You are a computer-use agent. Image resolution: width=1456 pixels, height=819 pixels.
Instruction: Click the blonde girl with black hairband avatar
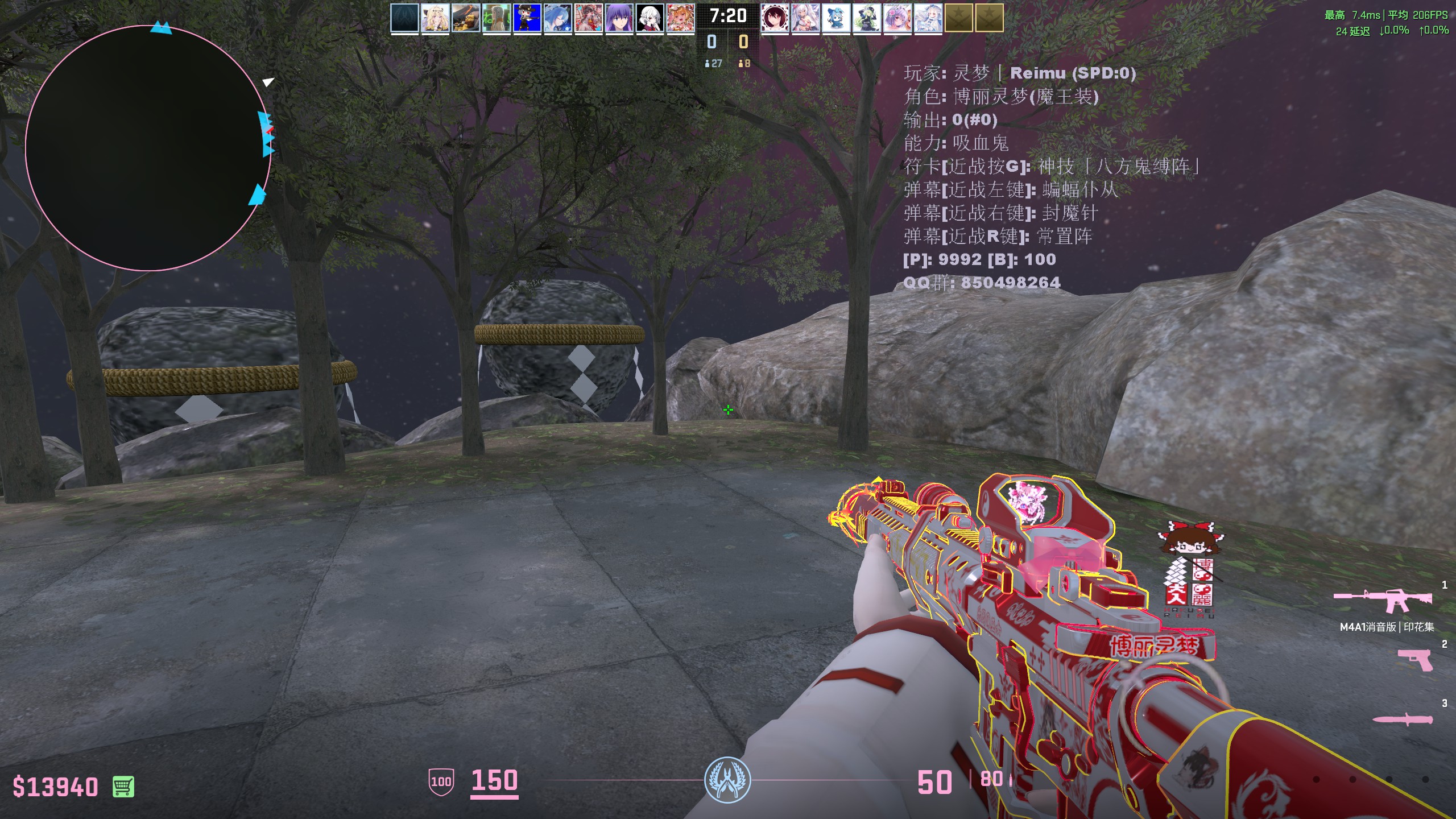(x=435, y=18)
